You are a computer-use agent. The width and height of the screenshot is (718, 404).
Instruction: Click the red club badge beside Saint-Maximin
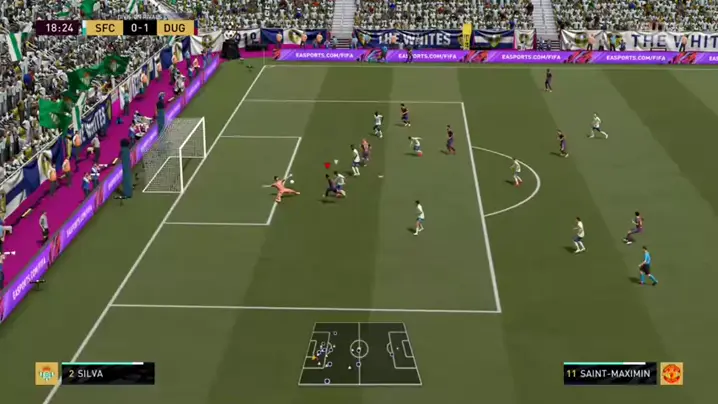pos(671,374)
